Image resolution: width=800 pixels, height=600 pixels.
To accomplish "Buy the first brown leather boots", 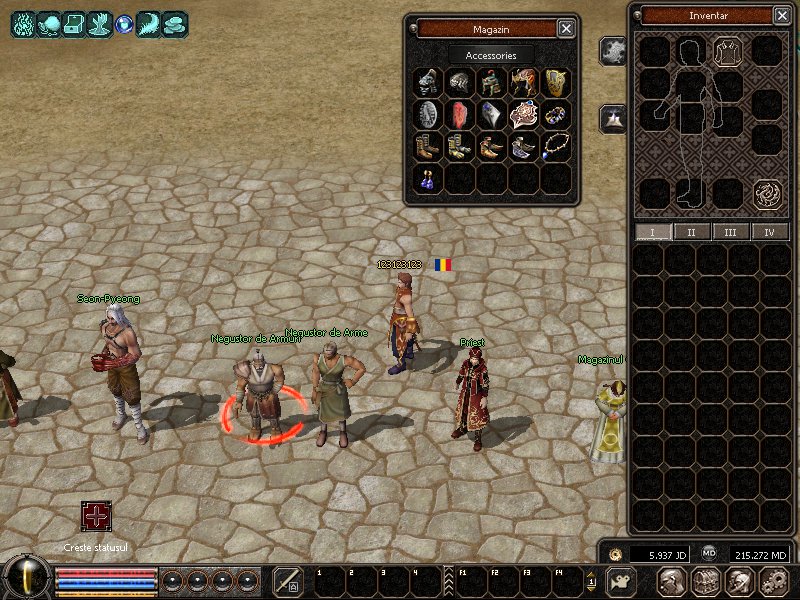I will click(428, 147).
